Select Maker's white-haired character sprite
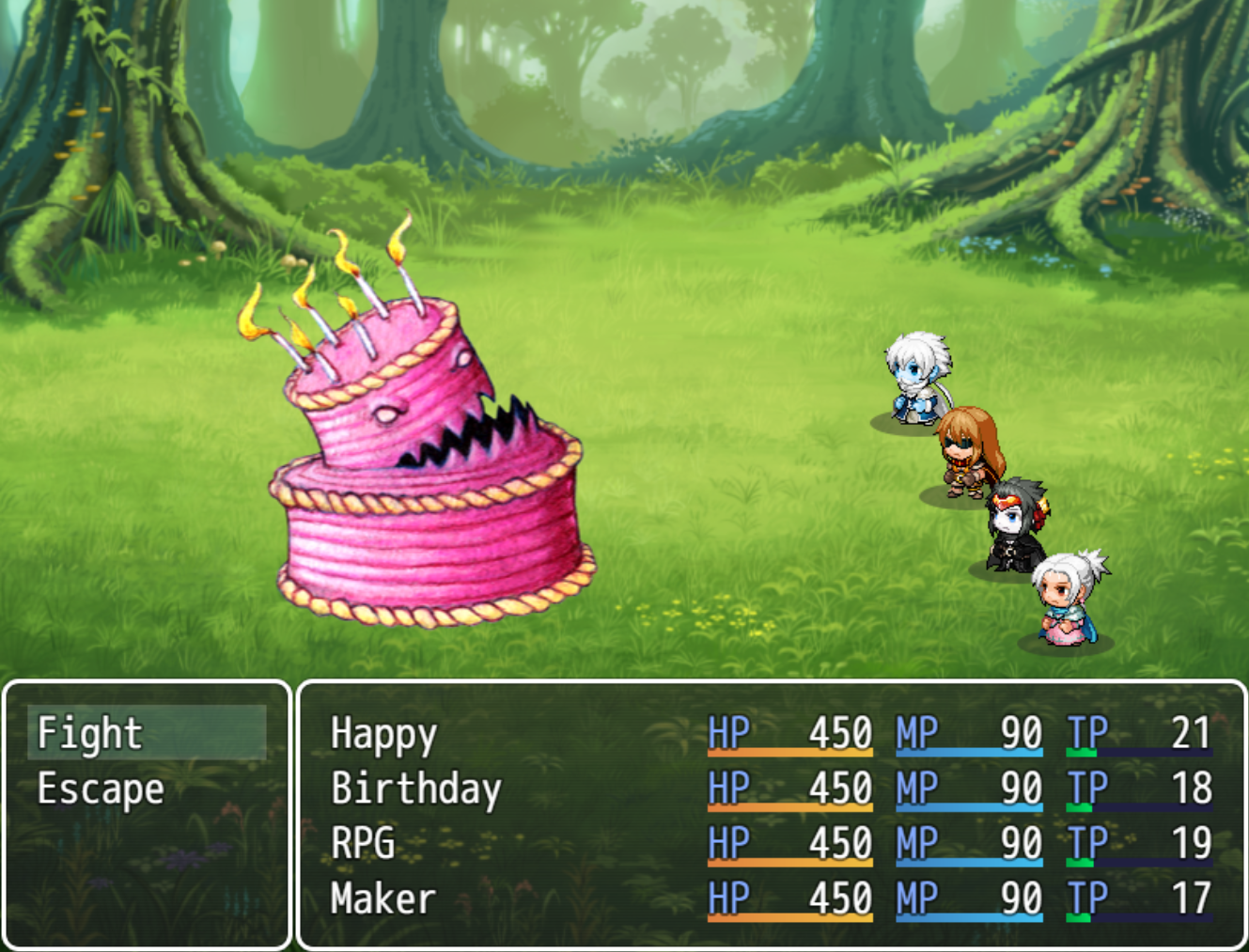 [x=1067, y=597]
